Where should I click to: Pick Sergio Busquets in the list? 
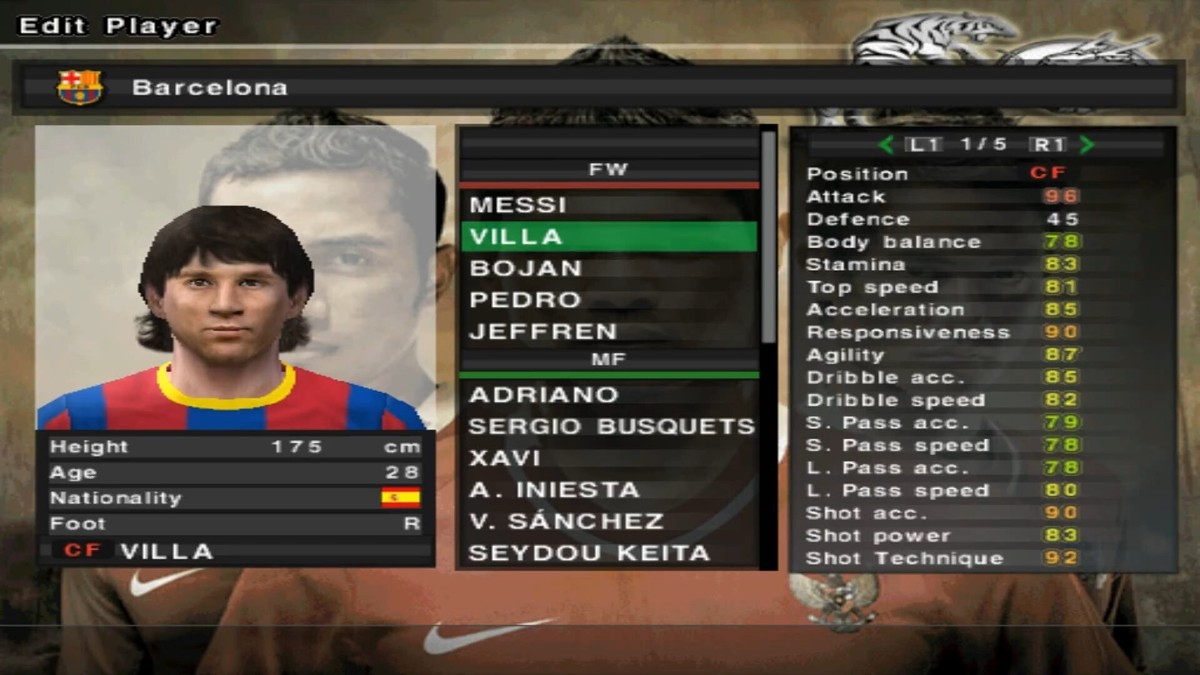[x=610, y=427]
